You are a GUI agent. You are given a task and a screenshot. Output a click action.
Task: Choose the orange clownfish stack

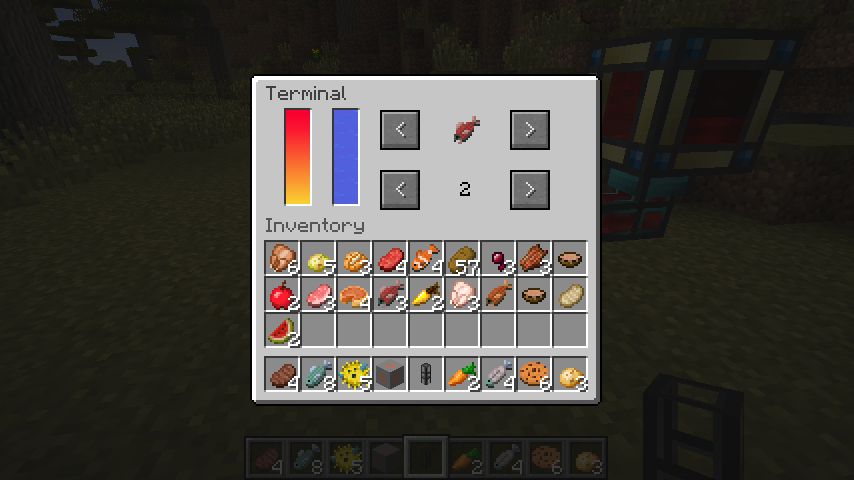[426, 259]
